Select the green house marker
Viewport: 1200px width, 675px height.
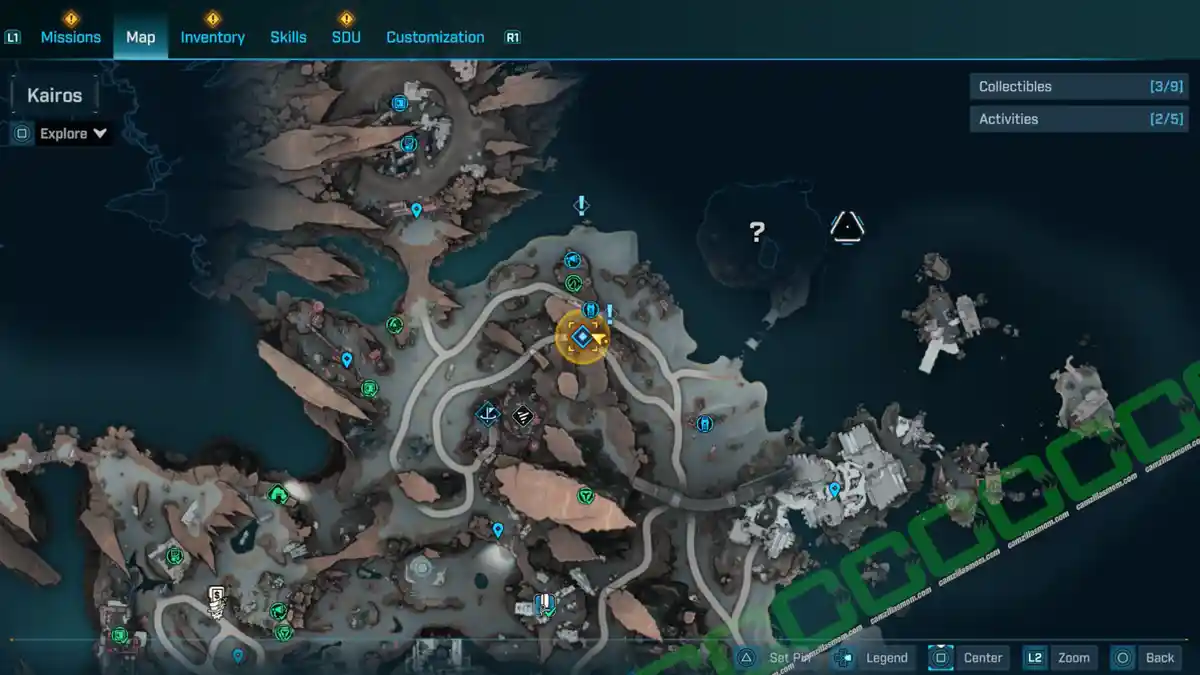coord(278,493)
